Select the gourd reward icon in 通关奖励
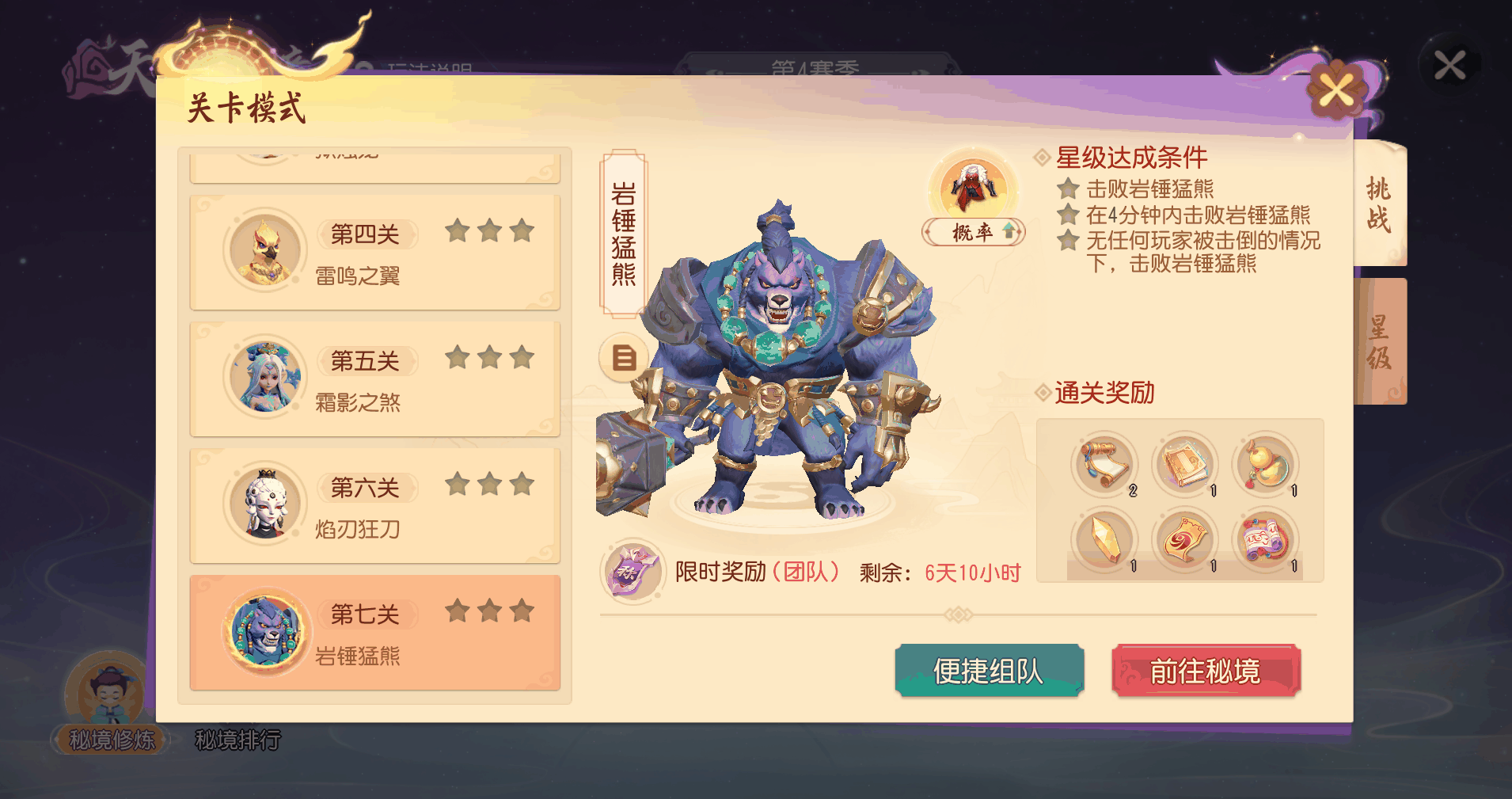The image size is (1512, 799). coord(1265,463)
